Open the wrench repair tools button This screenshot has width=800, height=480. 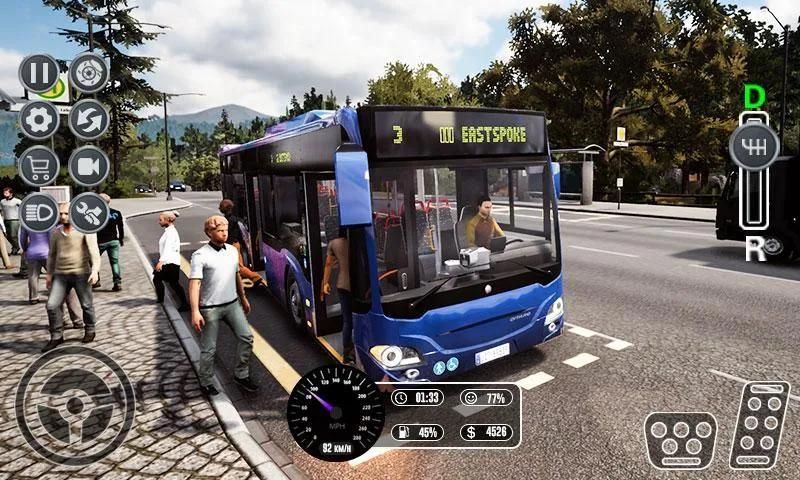click(89, 212)
